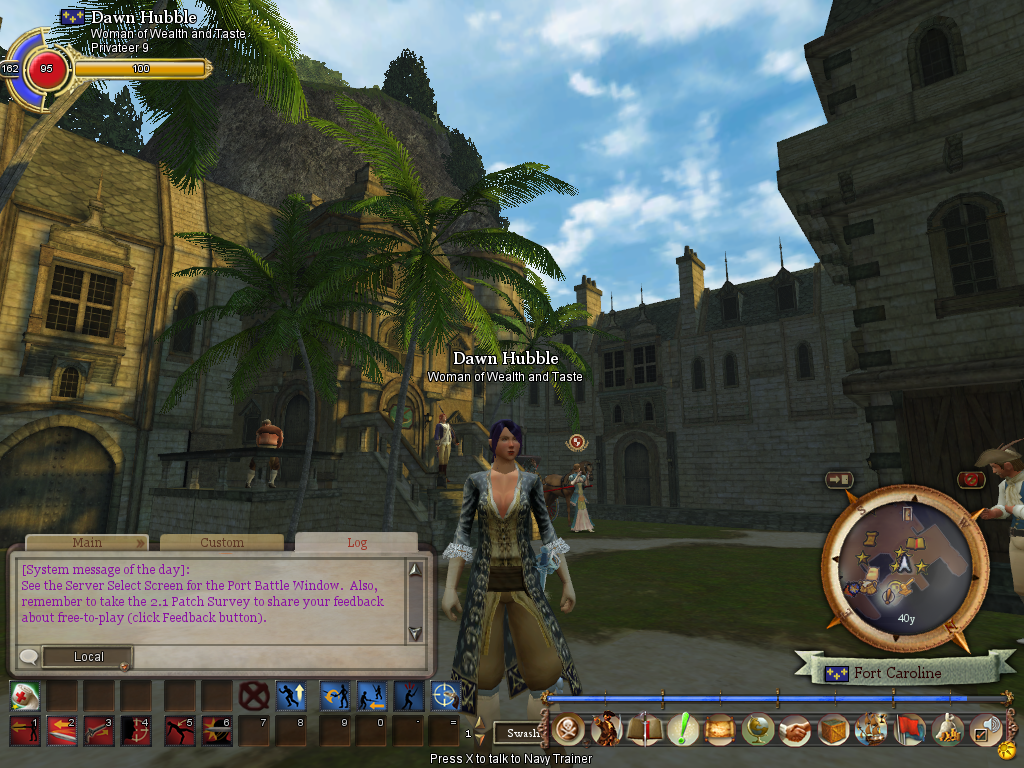This screenshot has width=1024, height=768.
Task: Open the red flag icon
Action: pyautogui.click(x=908, y=731)
